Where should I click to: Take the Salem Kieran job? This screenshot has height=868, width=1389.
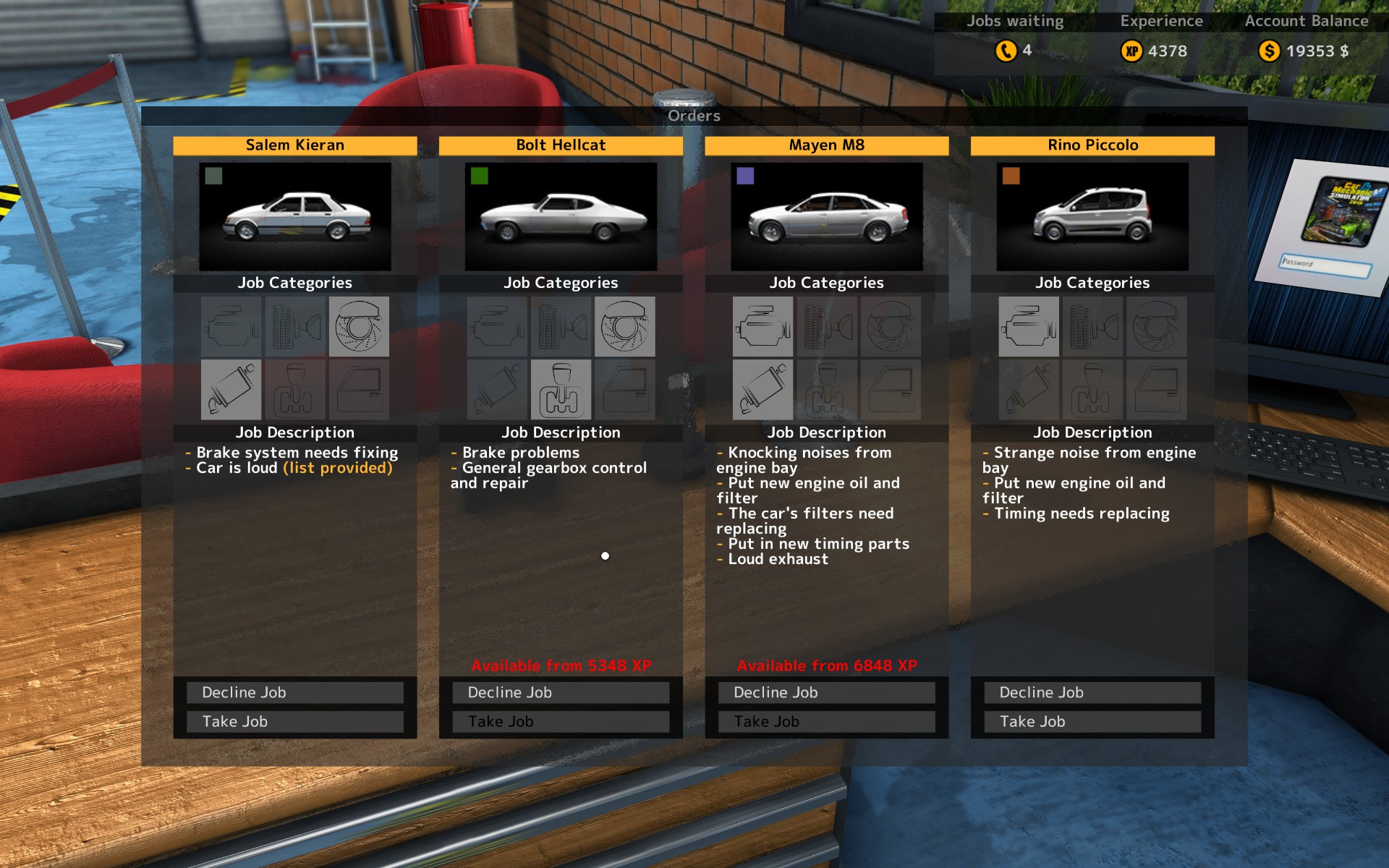tap(294, 721)
